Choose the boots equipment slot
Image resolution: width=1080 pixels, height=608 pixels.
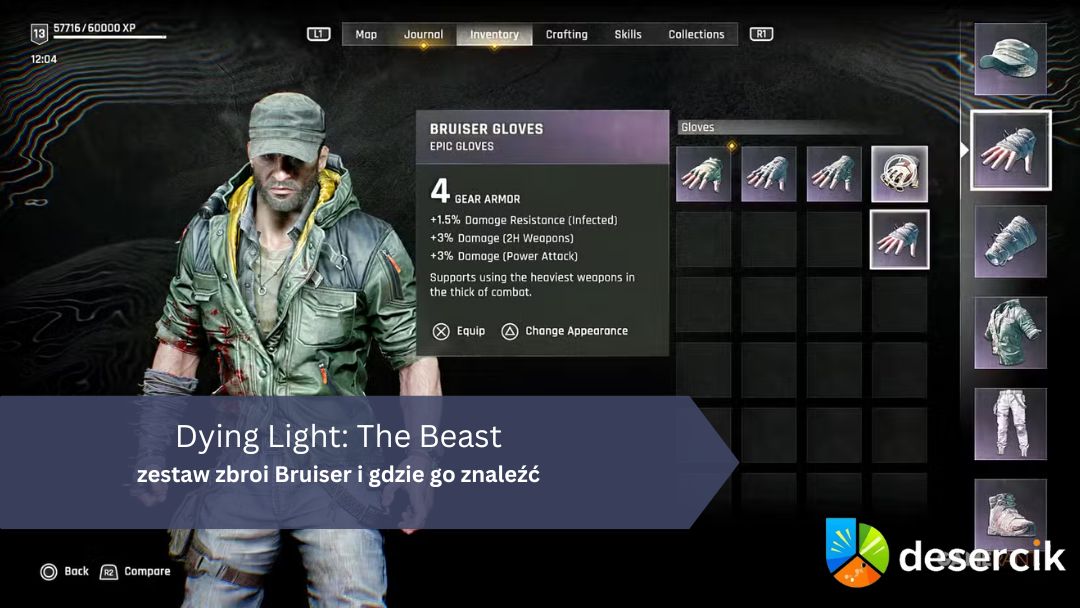pos(1010,514)
